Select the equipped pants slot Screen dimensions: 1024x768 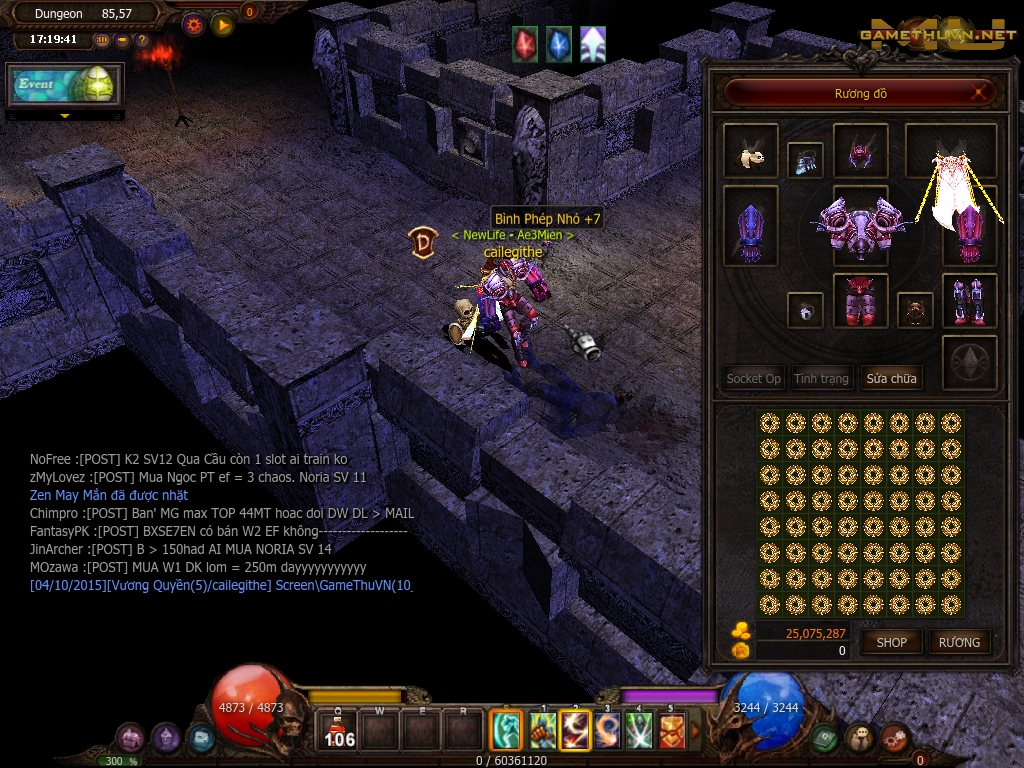pos(860,301)
